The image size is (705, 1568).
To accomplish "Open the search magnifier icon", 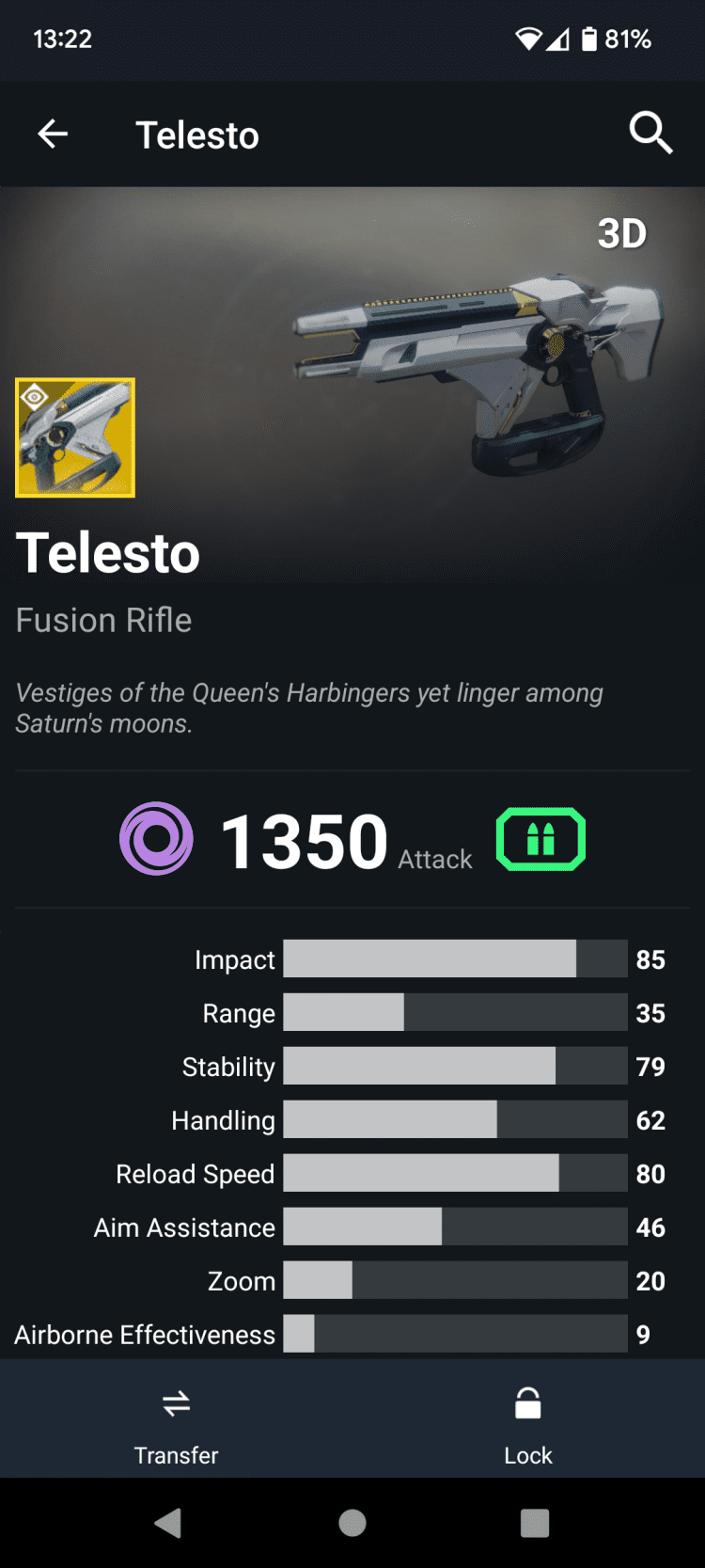I will coord(650,133).
